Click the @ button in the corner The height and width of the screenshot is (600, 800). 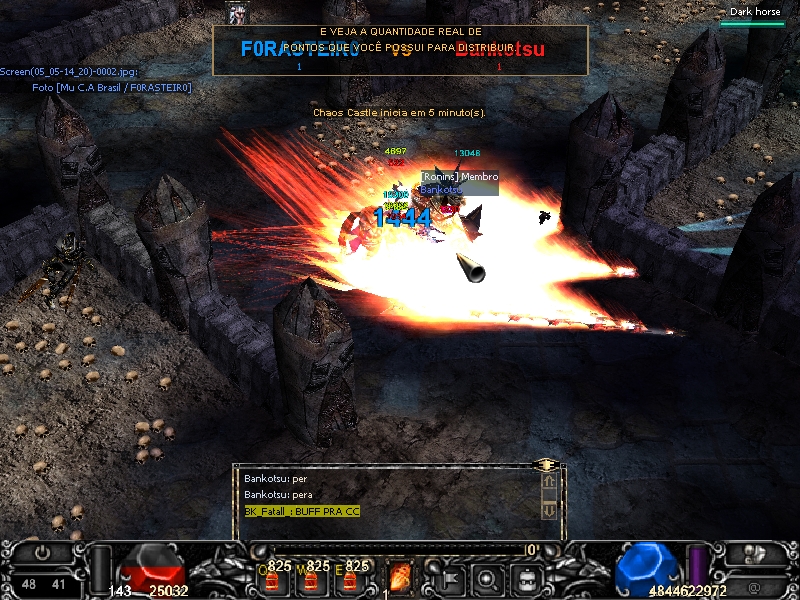(x=754, y=585)
